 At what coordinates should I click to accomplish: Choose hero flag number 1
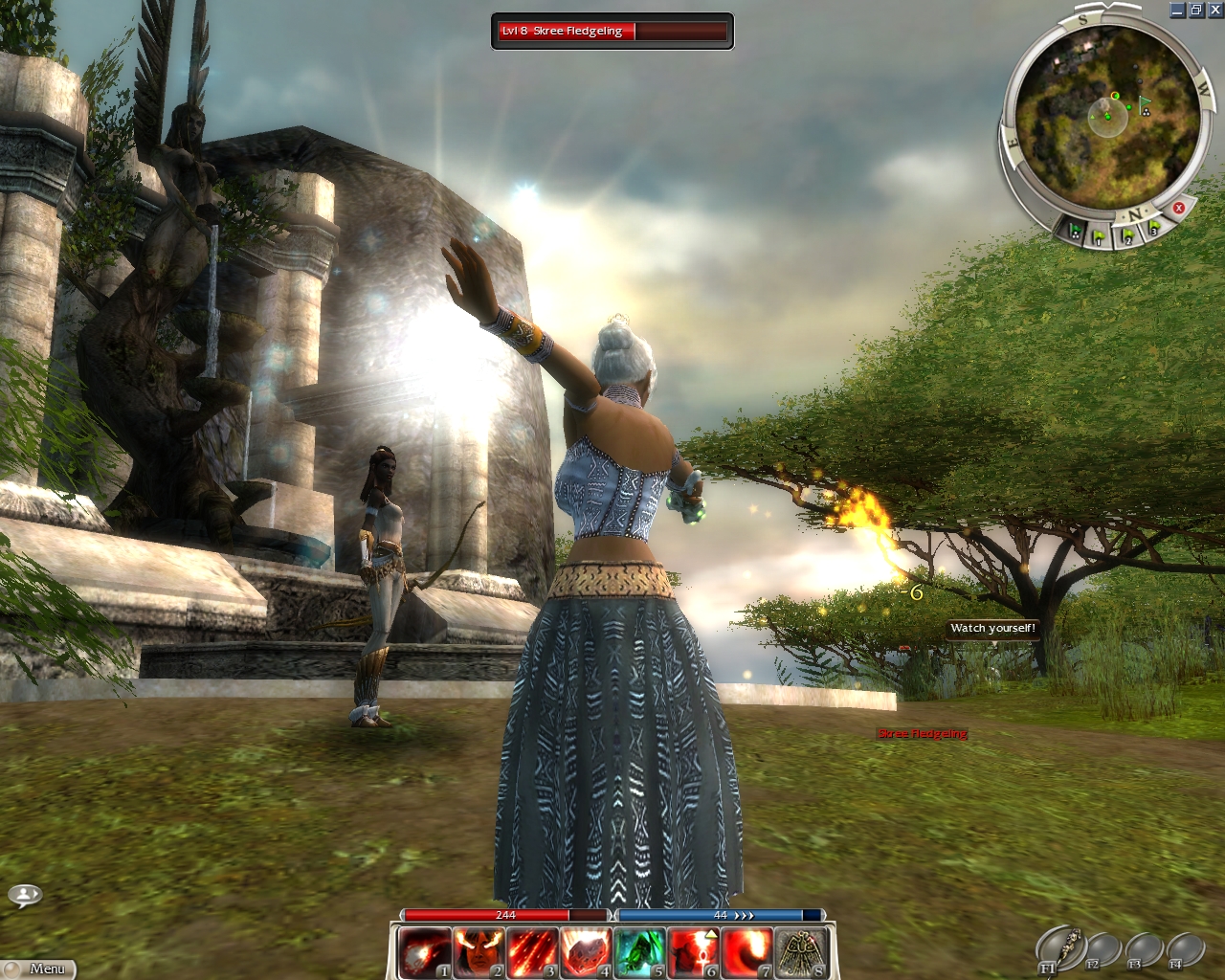[x=1101, y=235]
